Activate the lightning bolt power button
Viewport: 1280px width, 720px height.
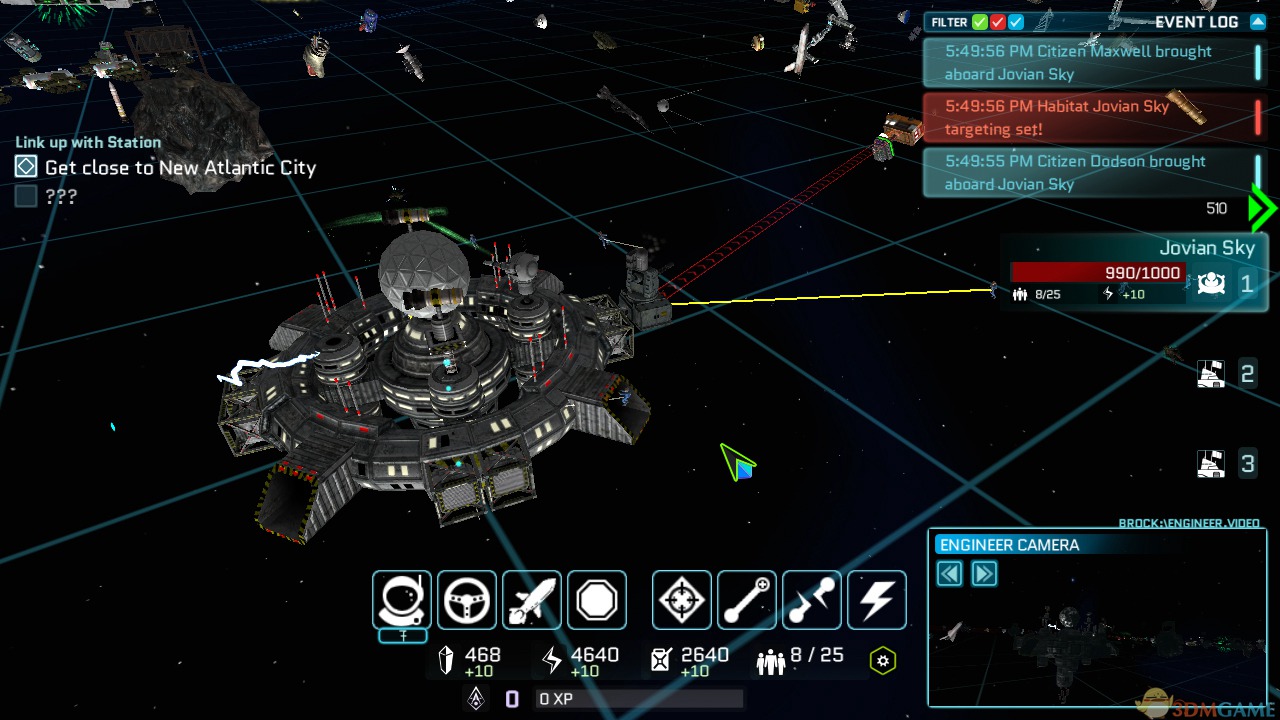pyautogui.click(x=877, y=600)
